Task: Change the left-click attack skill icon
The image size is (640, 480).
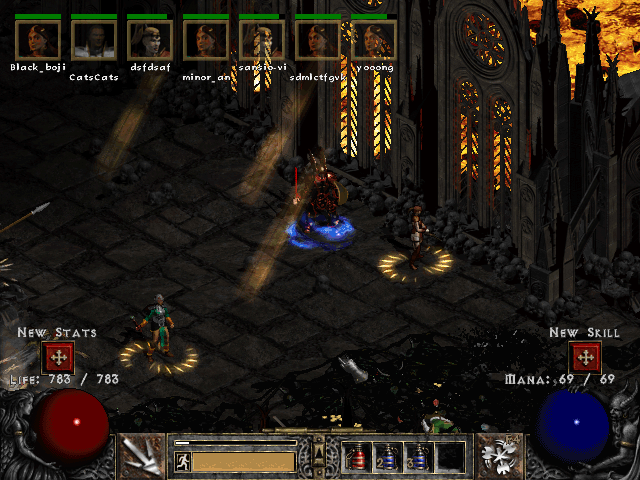Action: [x=141, y=455]
